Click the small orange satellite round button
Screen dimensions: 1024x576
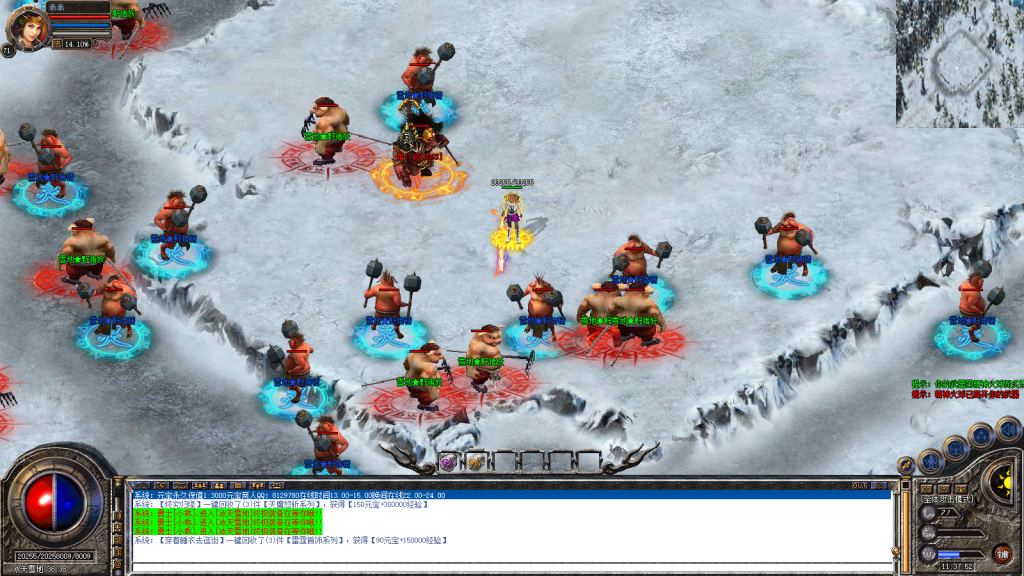(905, 466)
